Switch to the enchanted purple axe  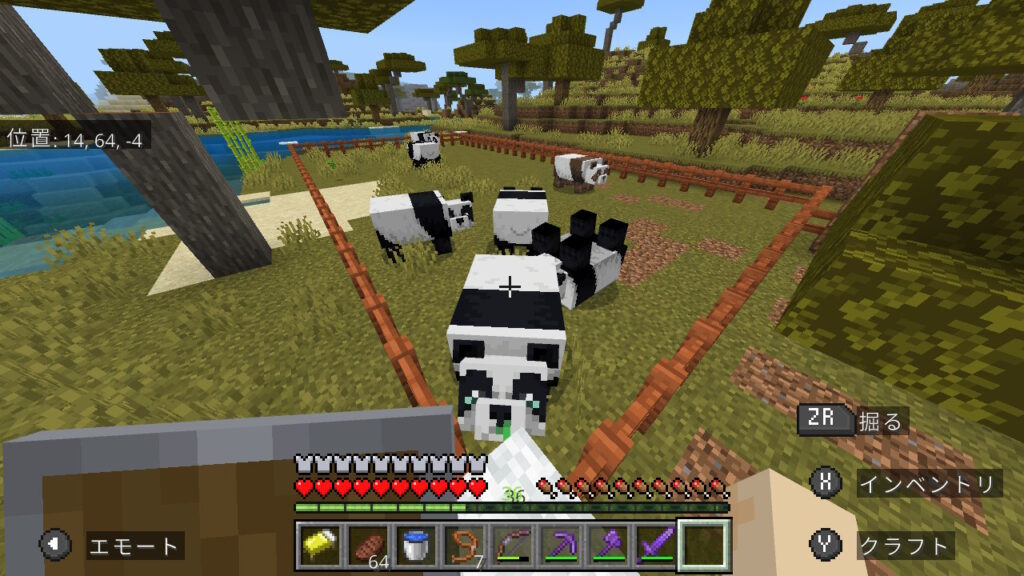point(608,545)
